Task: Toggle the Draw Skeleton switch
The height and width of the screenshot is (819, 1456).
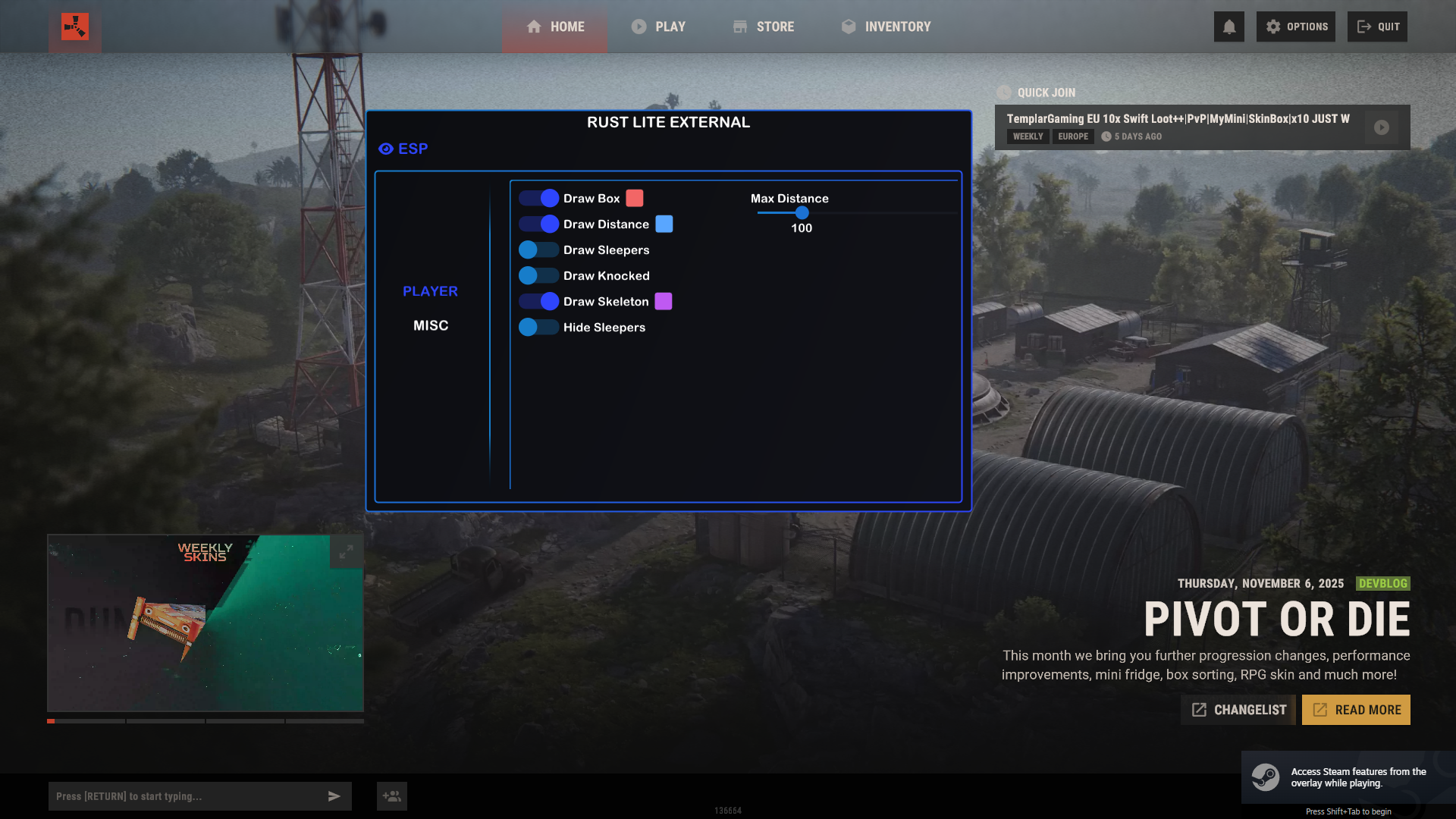Action: 539,302
